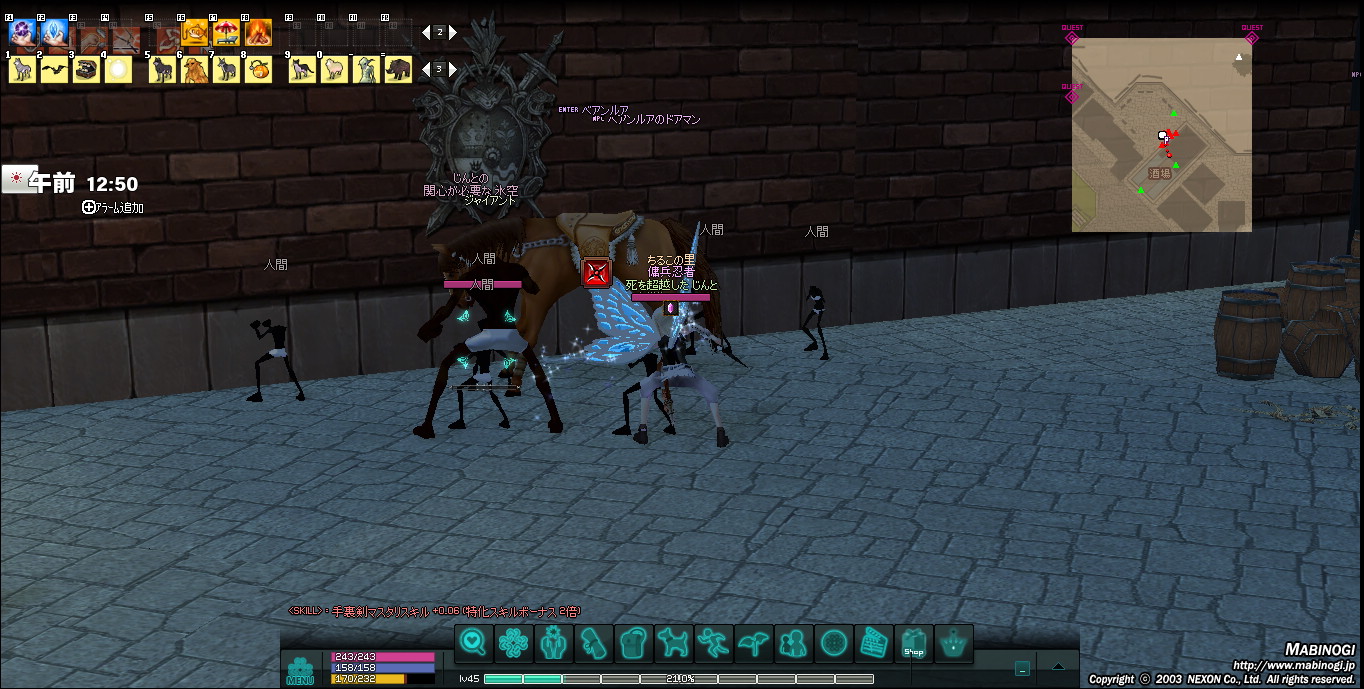Summon the bat pet from hotbar
This screenshot has width=1364, height=689.
point(54,69)
